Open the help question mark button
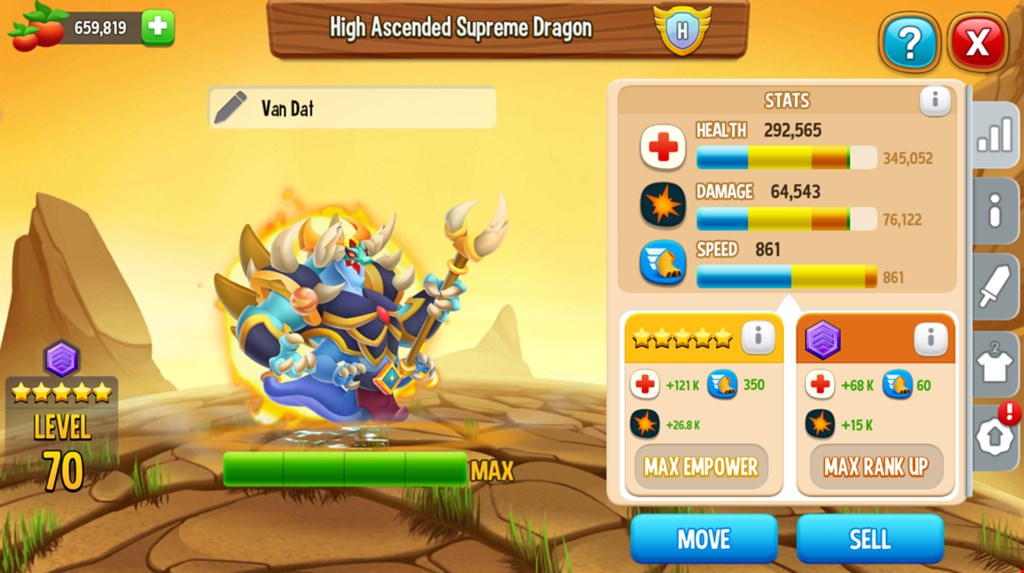1024x573 pixels. coord(908,43)
